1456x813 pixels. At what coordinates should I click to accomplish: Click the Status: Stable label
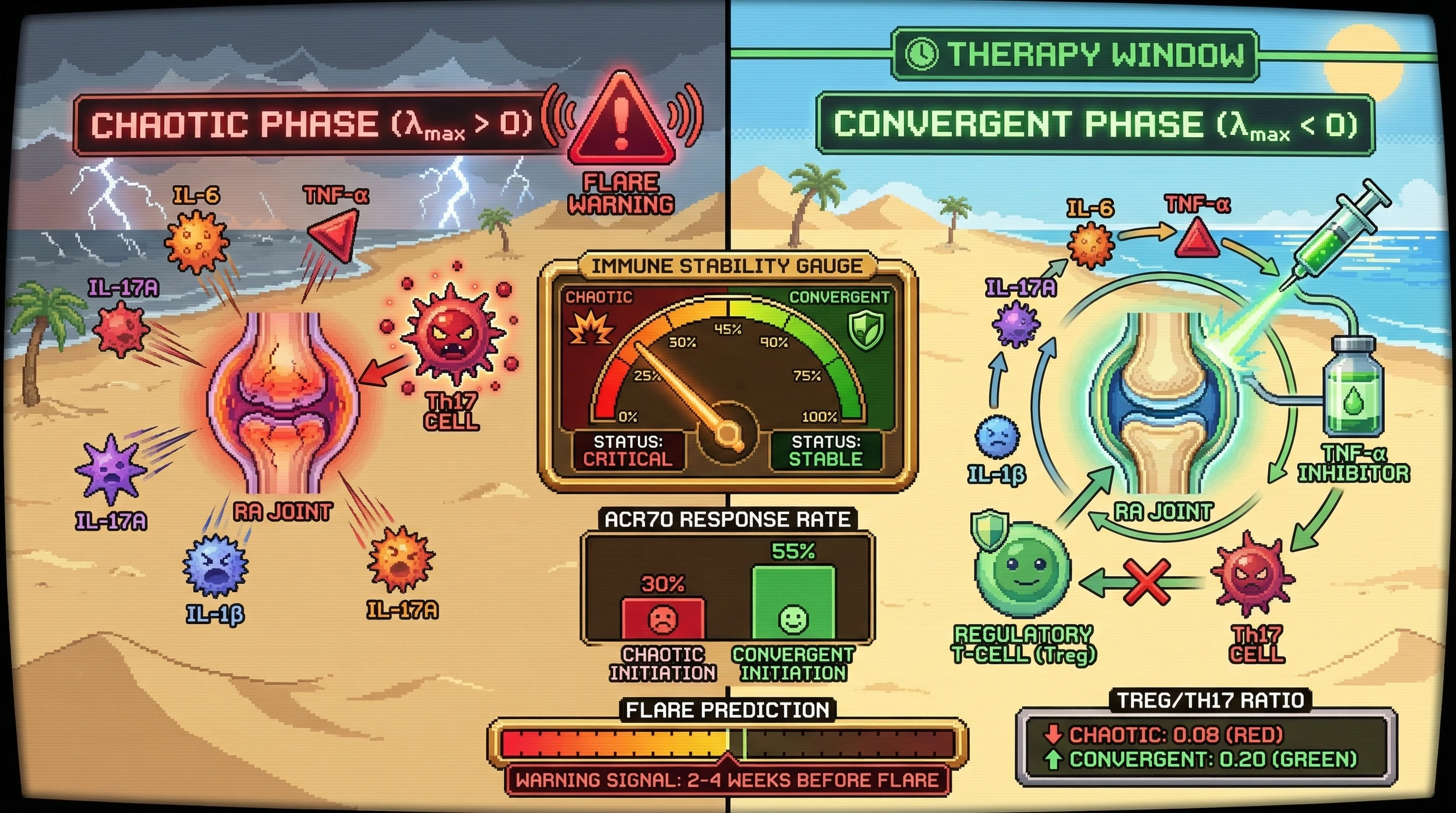tap(825, 450)
